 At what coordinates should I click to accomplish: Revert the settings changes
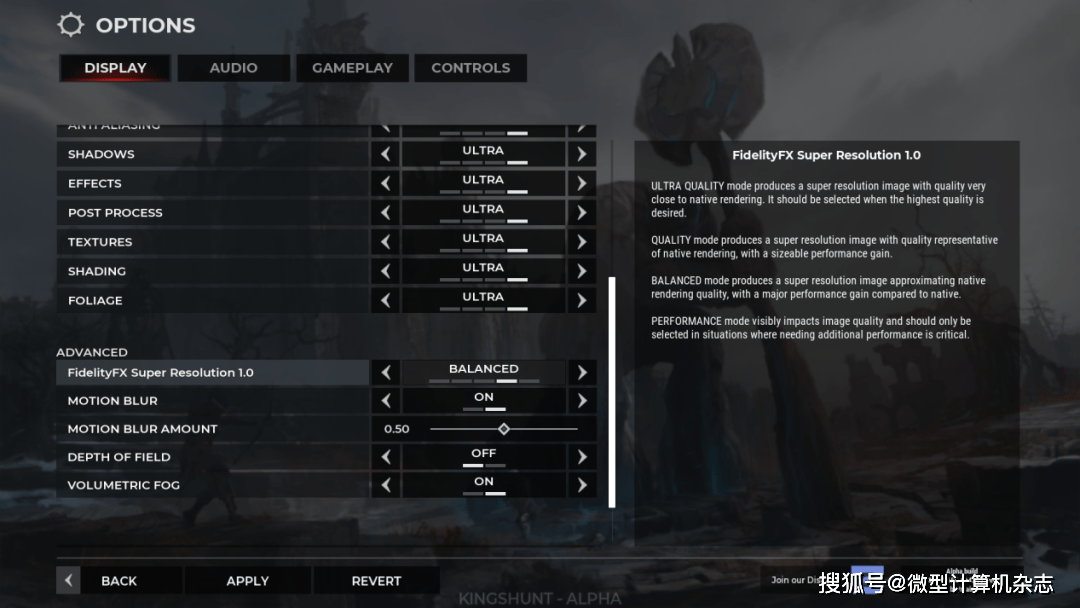(x=376, y=581)
